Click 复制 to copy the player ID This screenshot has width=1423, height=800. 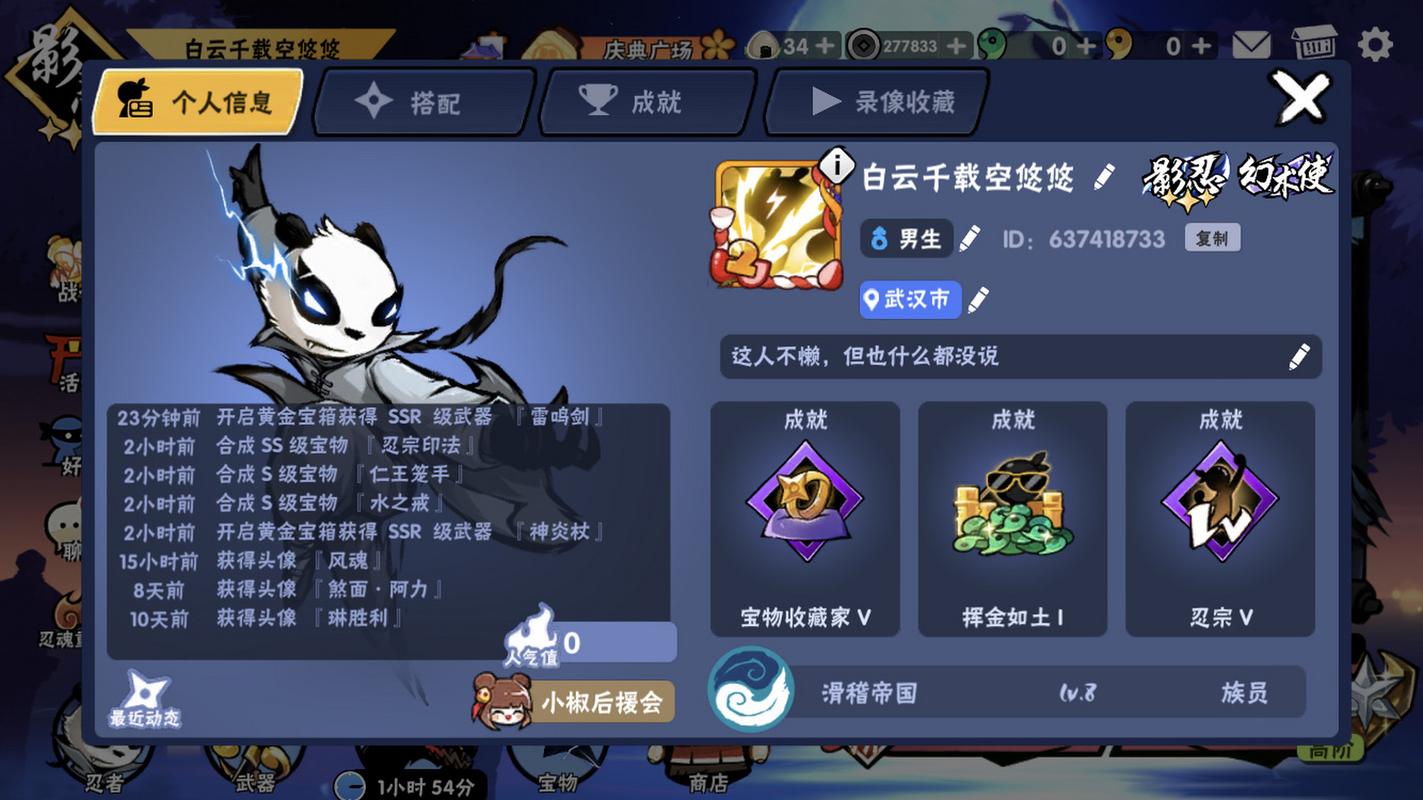pos(1211,238)
